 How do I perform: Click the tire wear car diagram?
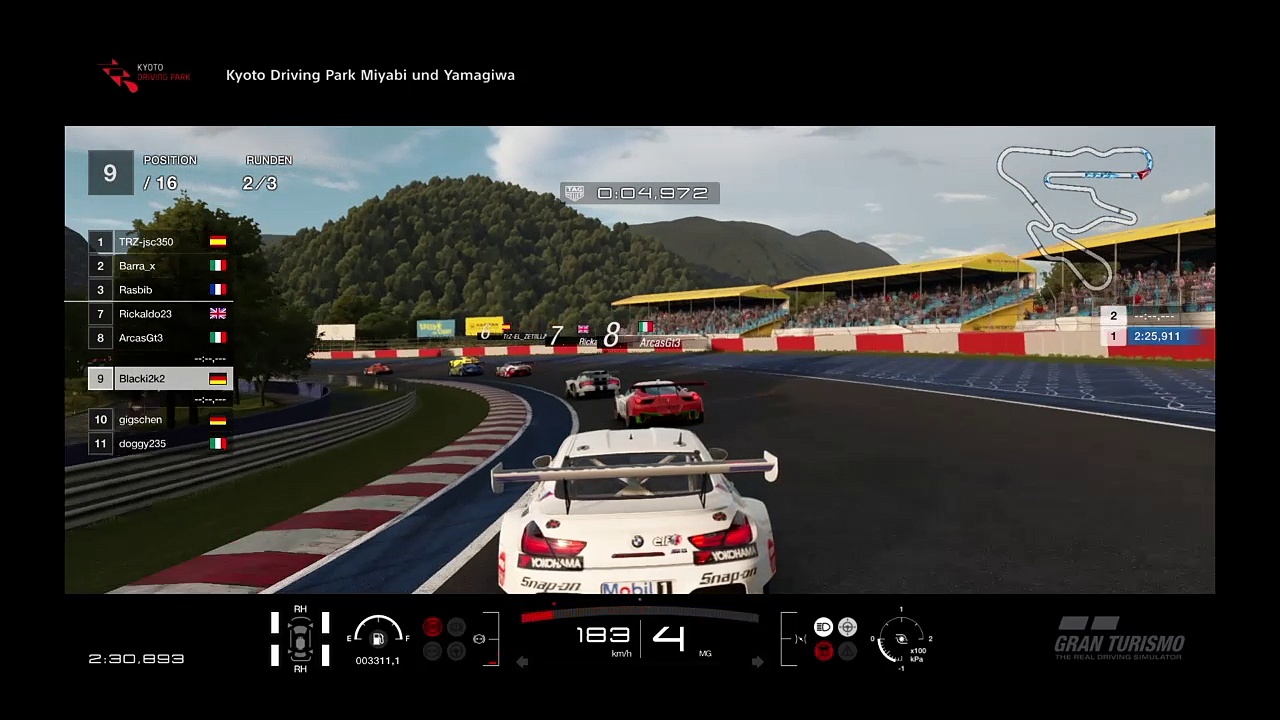(x=300, y=639)
